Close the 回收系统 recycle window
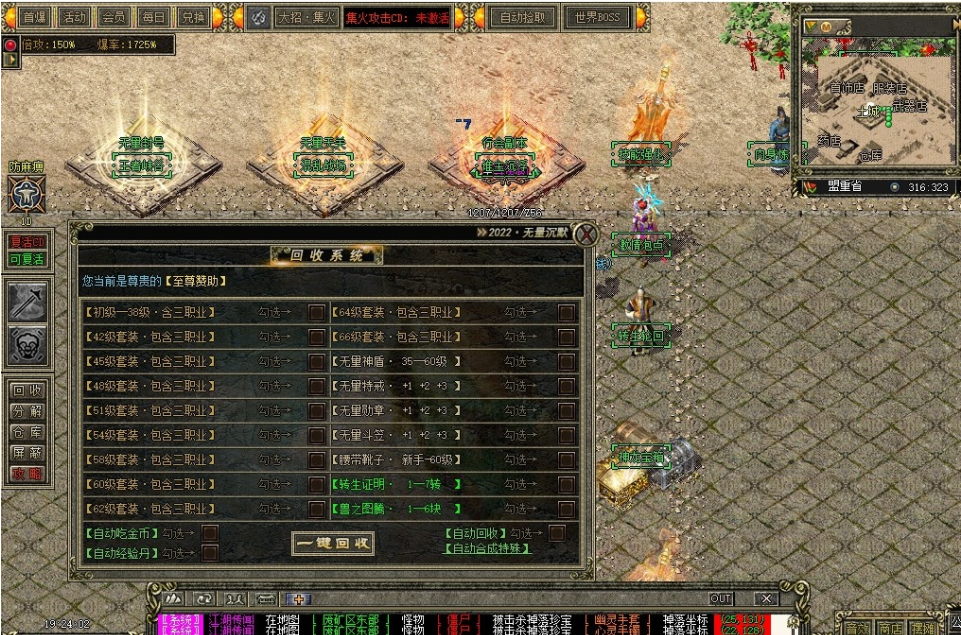Viewport: 961px width, 635px height. (586, 234)
